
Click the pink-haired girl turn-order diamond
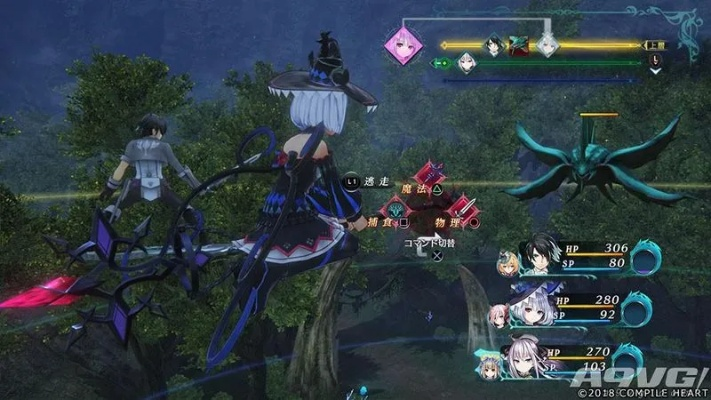click(x=404, y=46)
